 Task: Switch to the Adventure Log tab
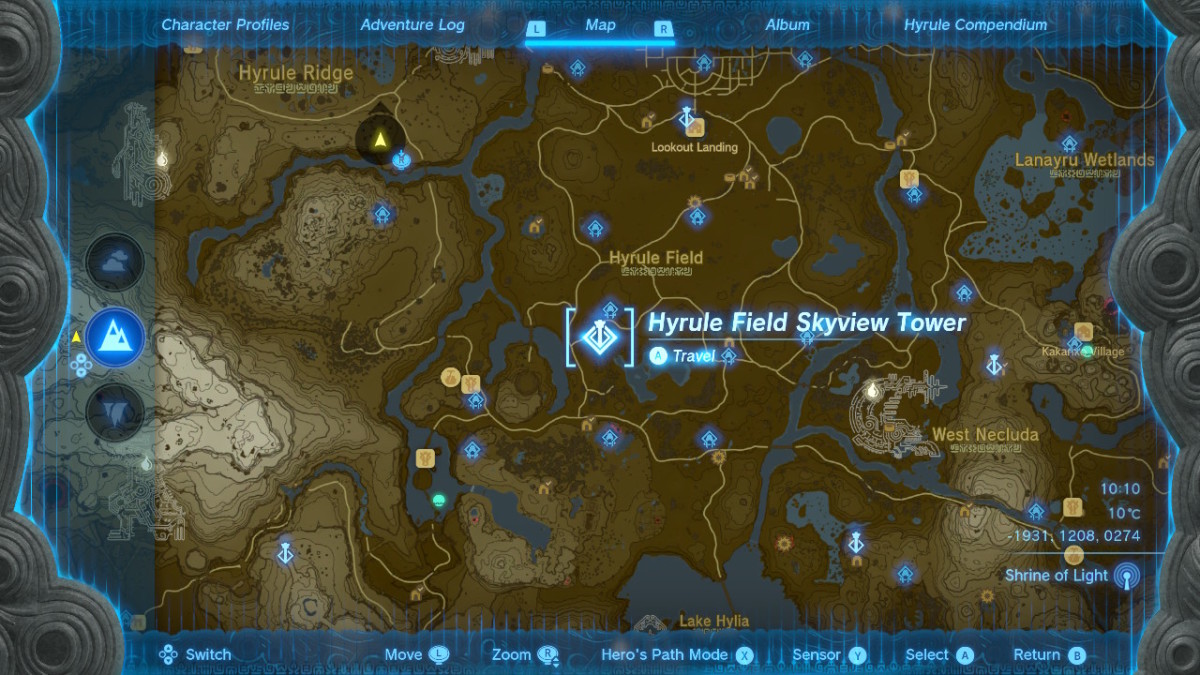[412, 25]
